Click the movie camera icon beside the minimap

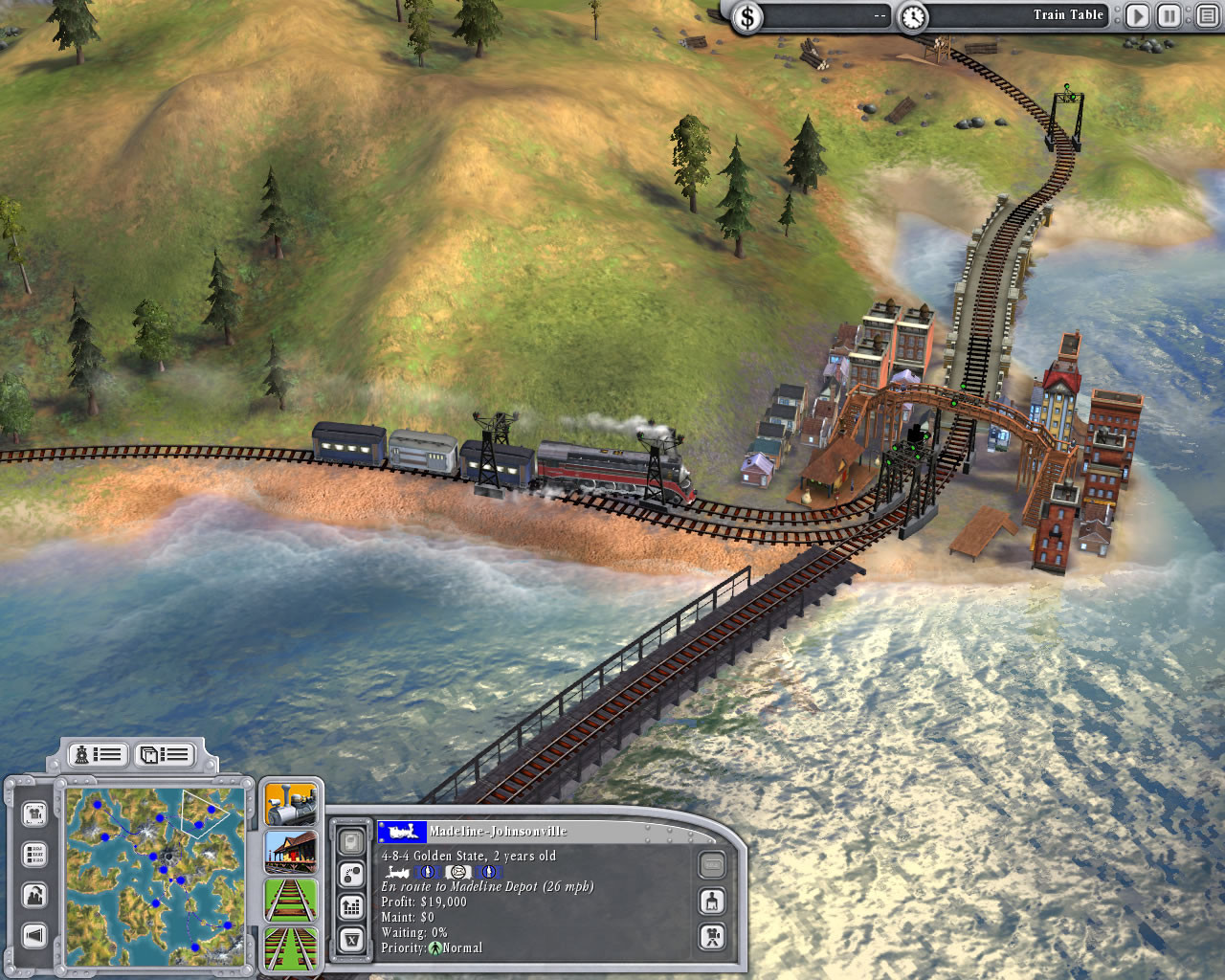(35, 813)
